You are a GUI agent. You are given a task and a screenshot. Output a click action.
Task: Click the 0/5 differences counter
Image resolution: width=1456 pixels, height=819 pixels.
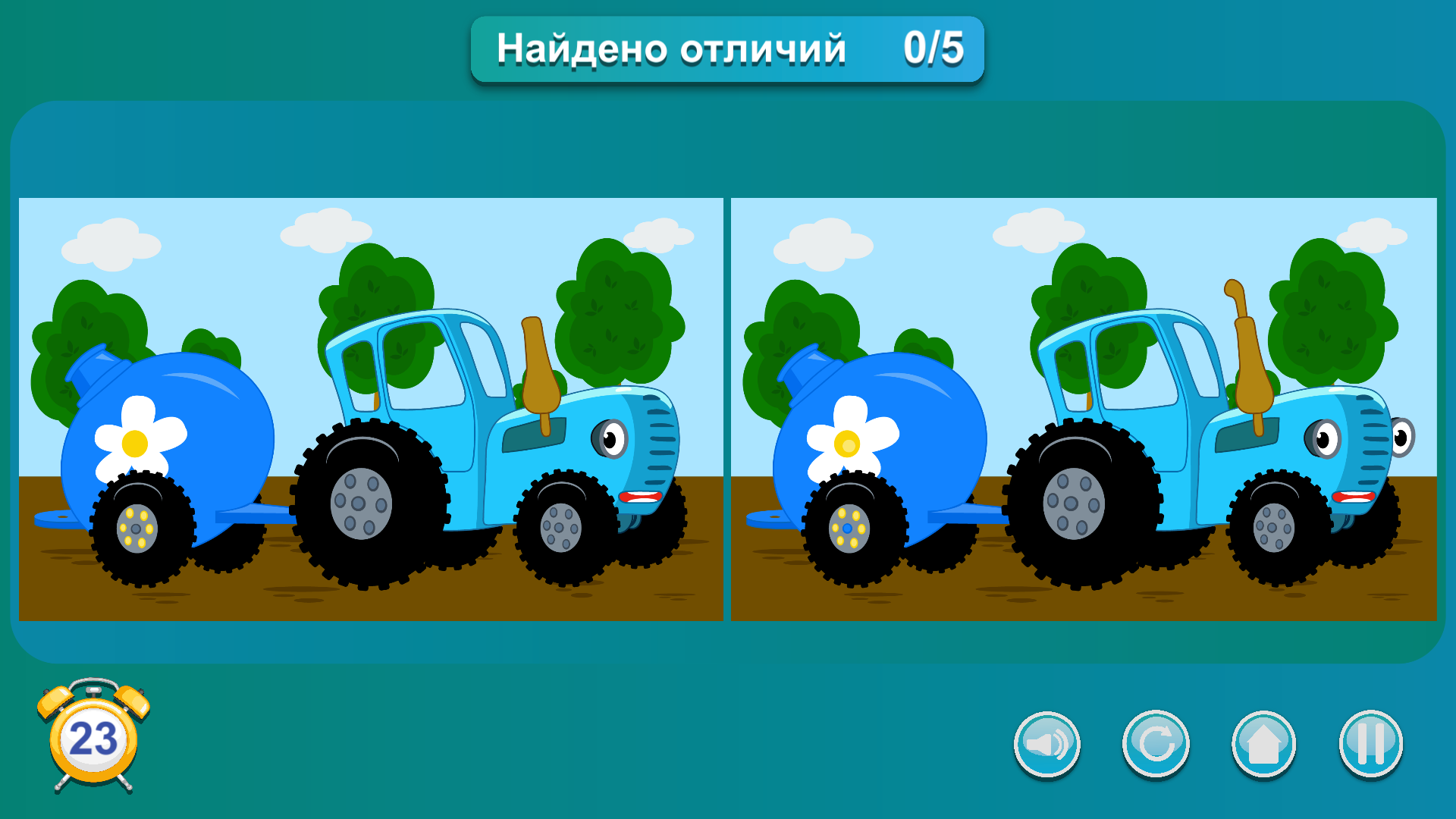pyautogui.click(x=933, y=48)
